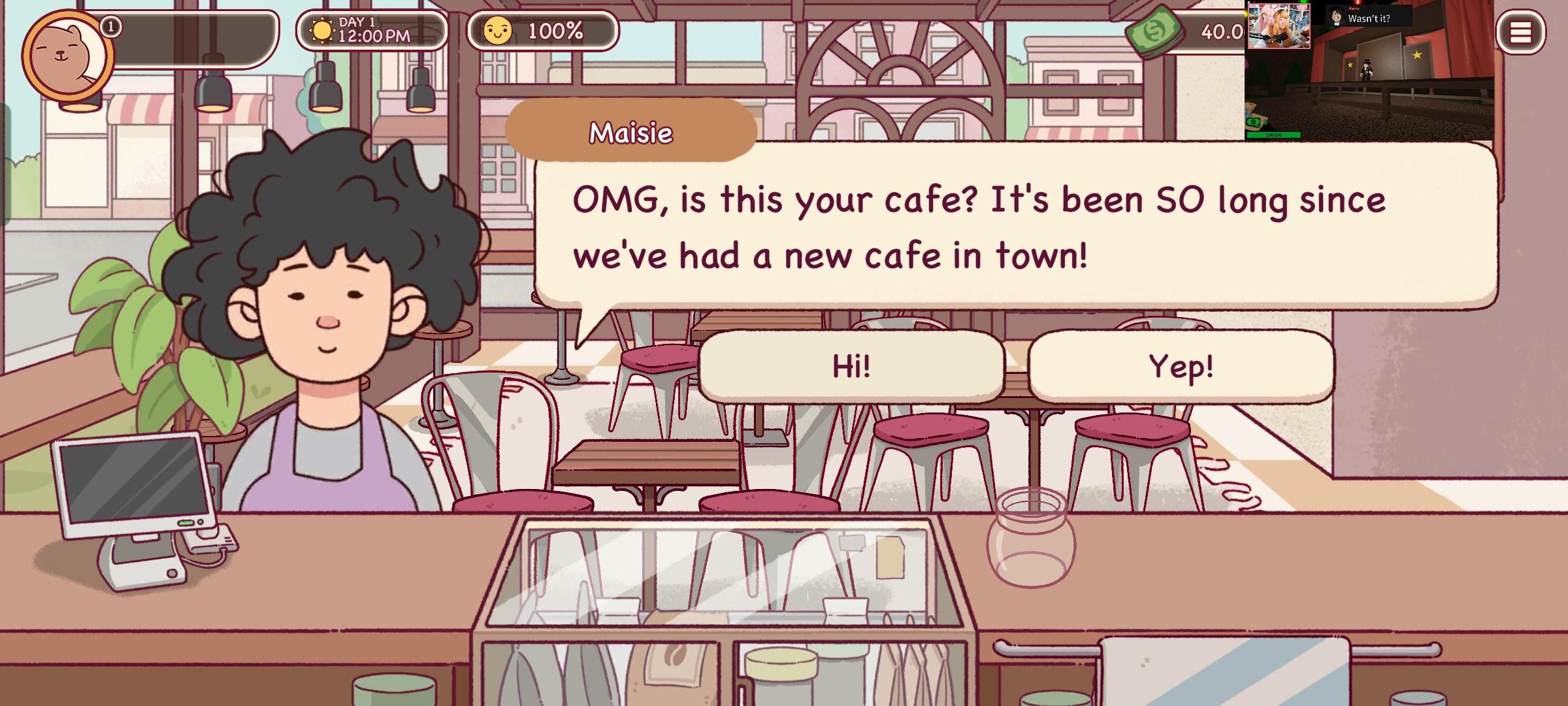Open the hamburger menu button
The image size is (1568, 706).
click(x=1520, y=32)
